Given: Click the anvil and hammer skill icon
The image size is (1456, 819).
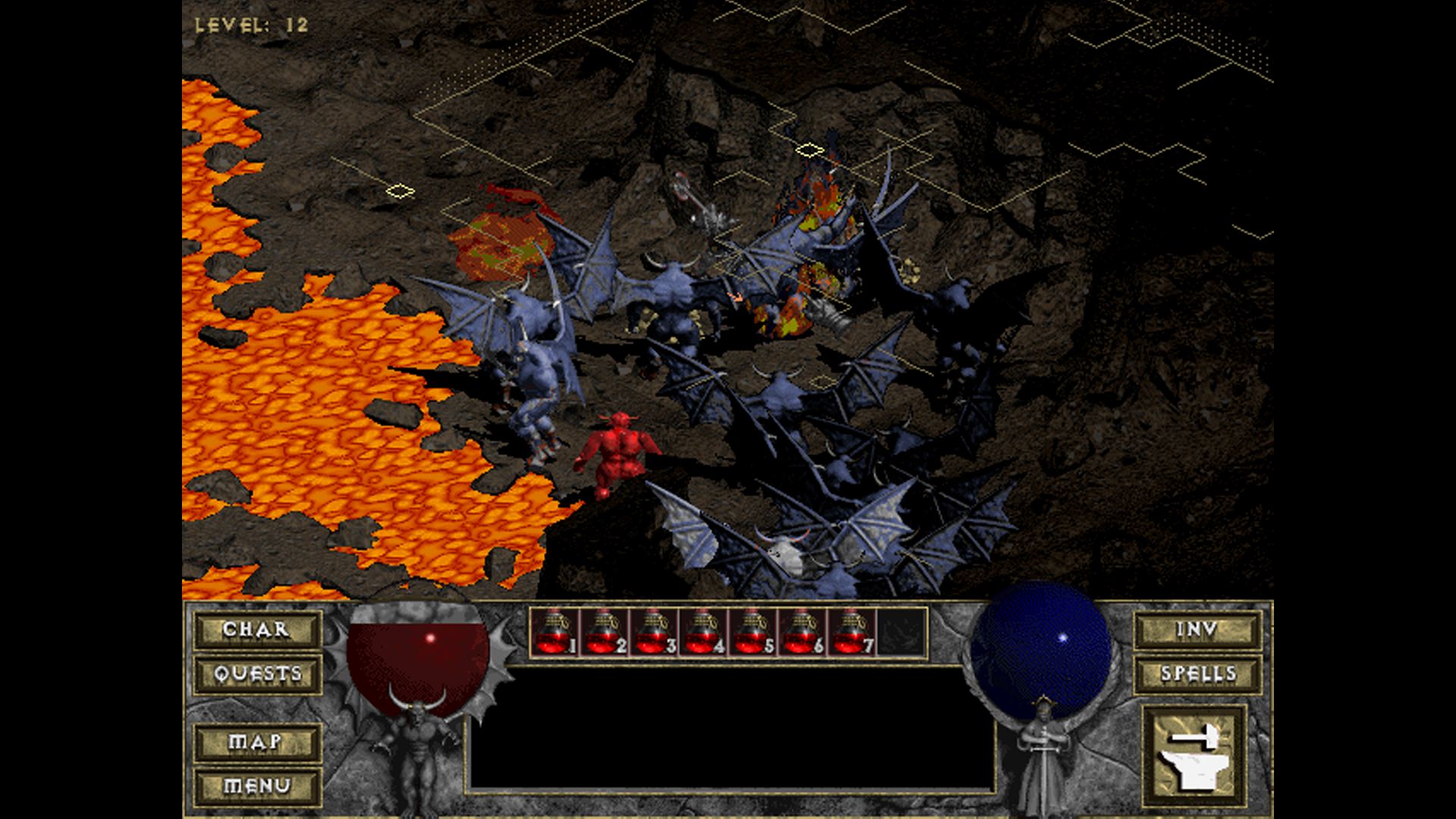Looking at the screenshot, I should (x=1194, y=755).
